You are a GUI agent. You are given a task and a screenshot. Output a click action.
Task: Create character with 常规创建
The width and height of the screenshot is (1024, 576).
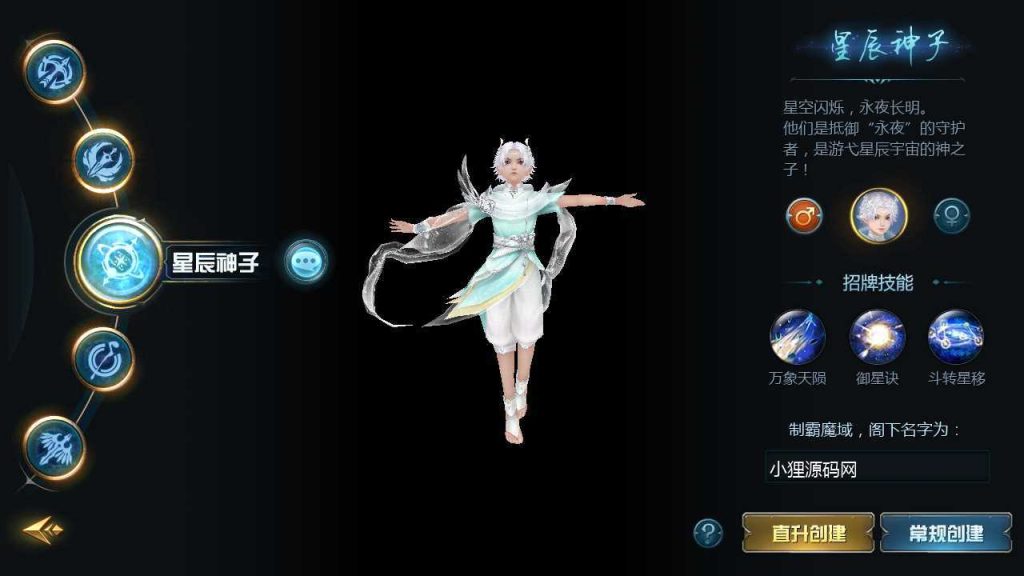tap(946, 532)
